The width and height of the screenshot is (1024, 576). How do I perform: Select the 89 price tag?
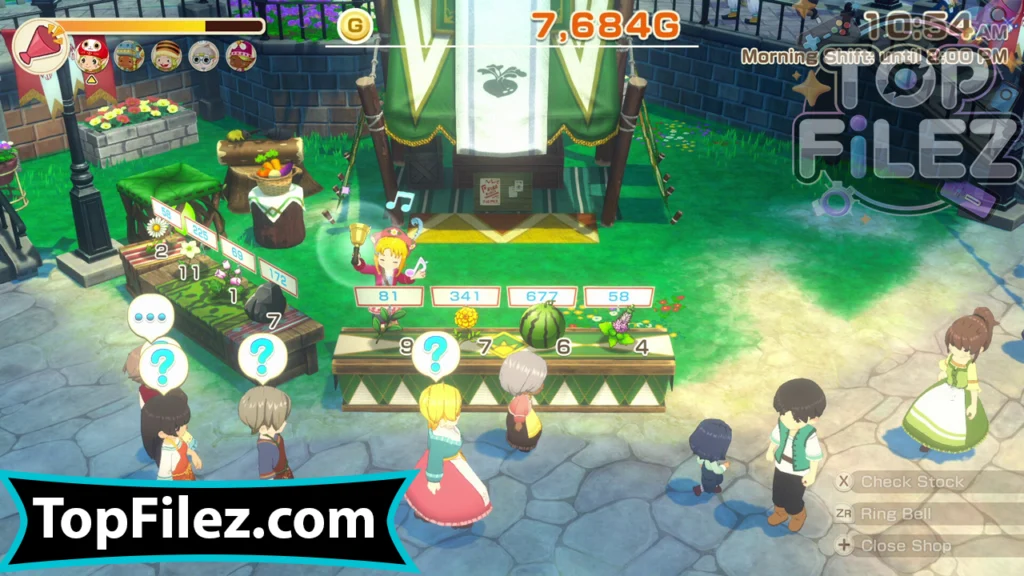pos(239,257)
